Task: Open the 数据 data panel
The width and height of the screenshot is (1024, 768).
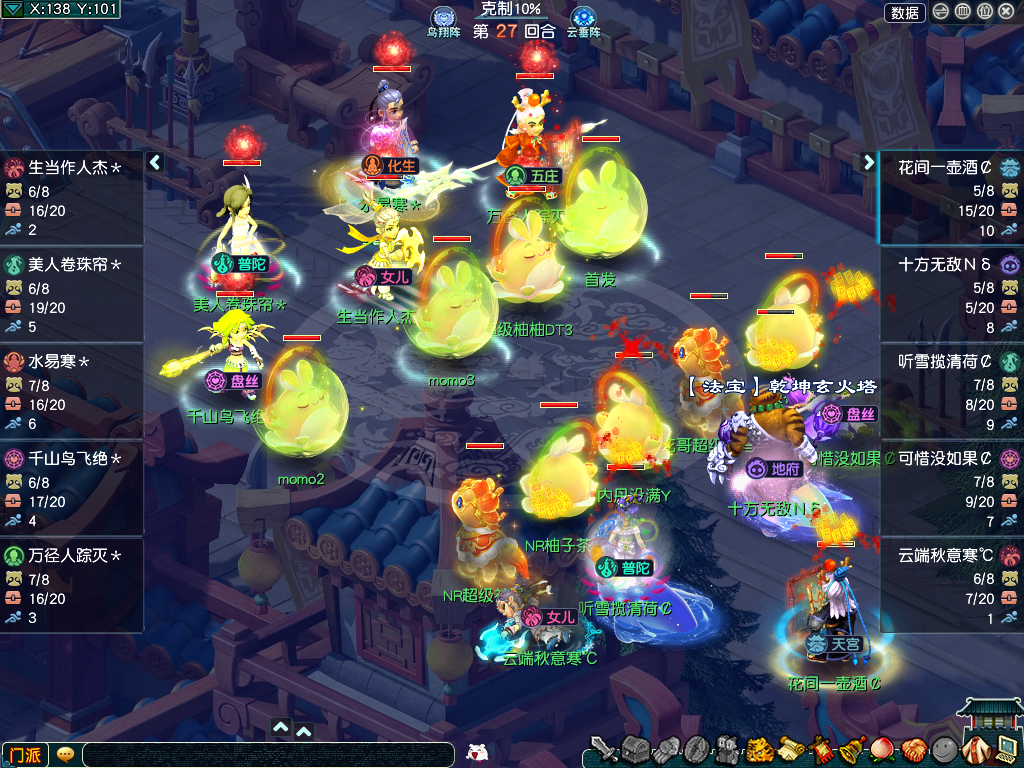Action: click(904, 12)
